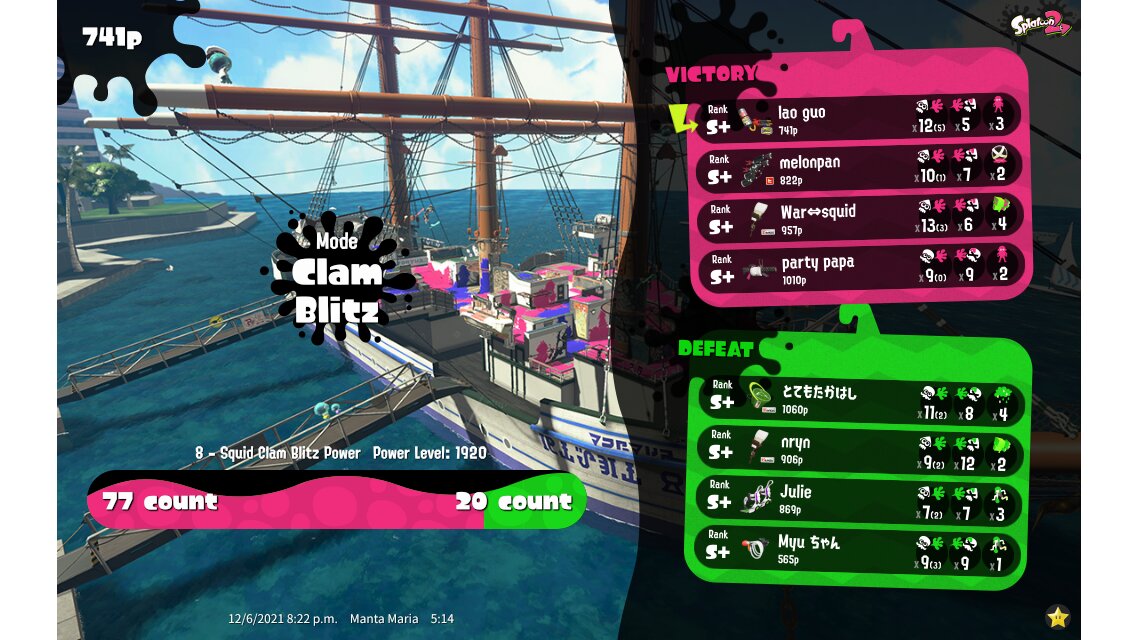Select the とてもたかはし player row
Screen dimensions: 1138x640
(860, 400)
